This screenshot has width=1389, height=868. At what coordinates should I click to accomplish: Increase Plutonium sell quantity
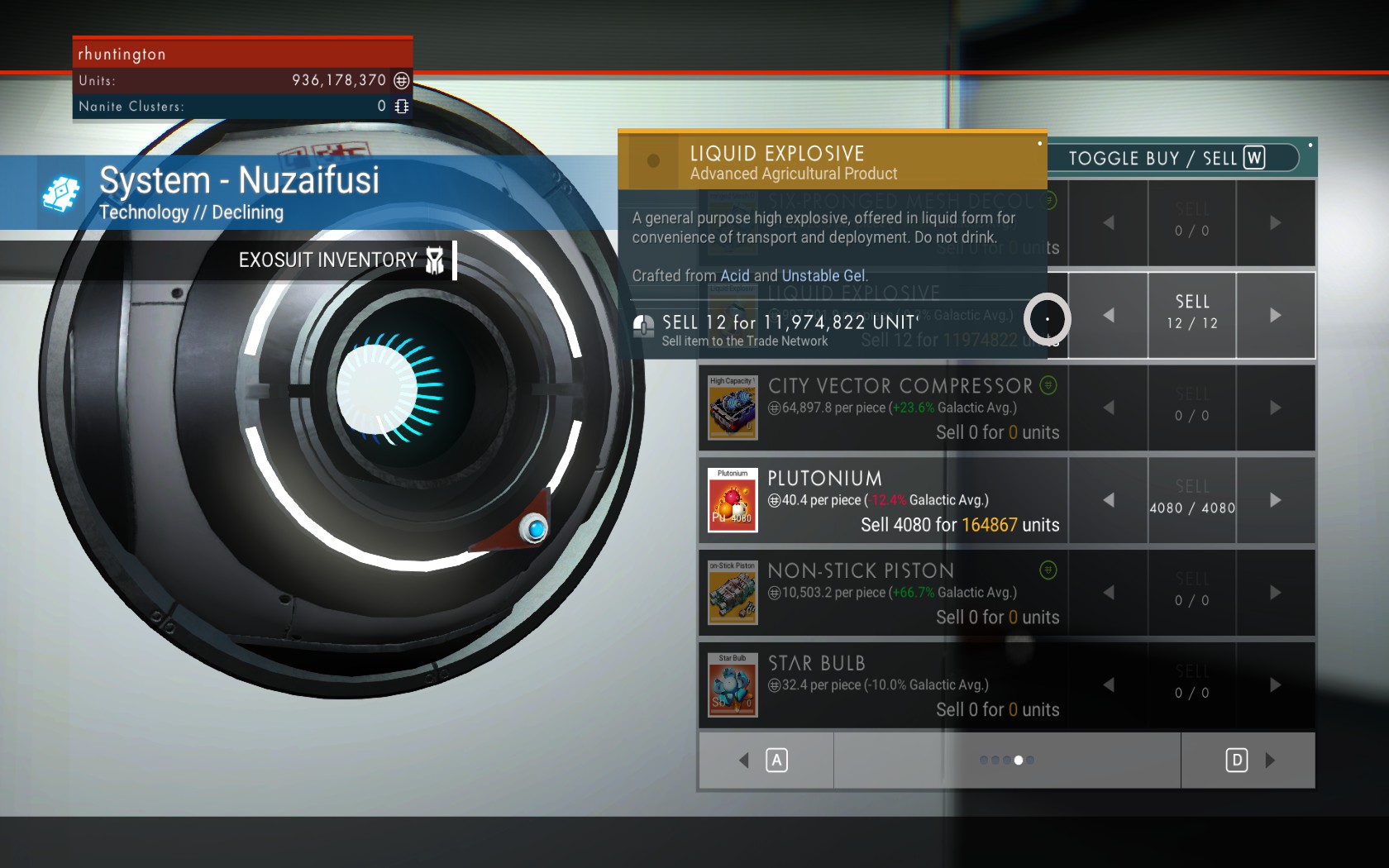1275,500
